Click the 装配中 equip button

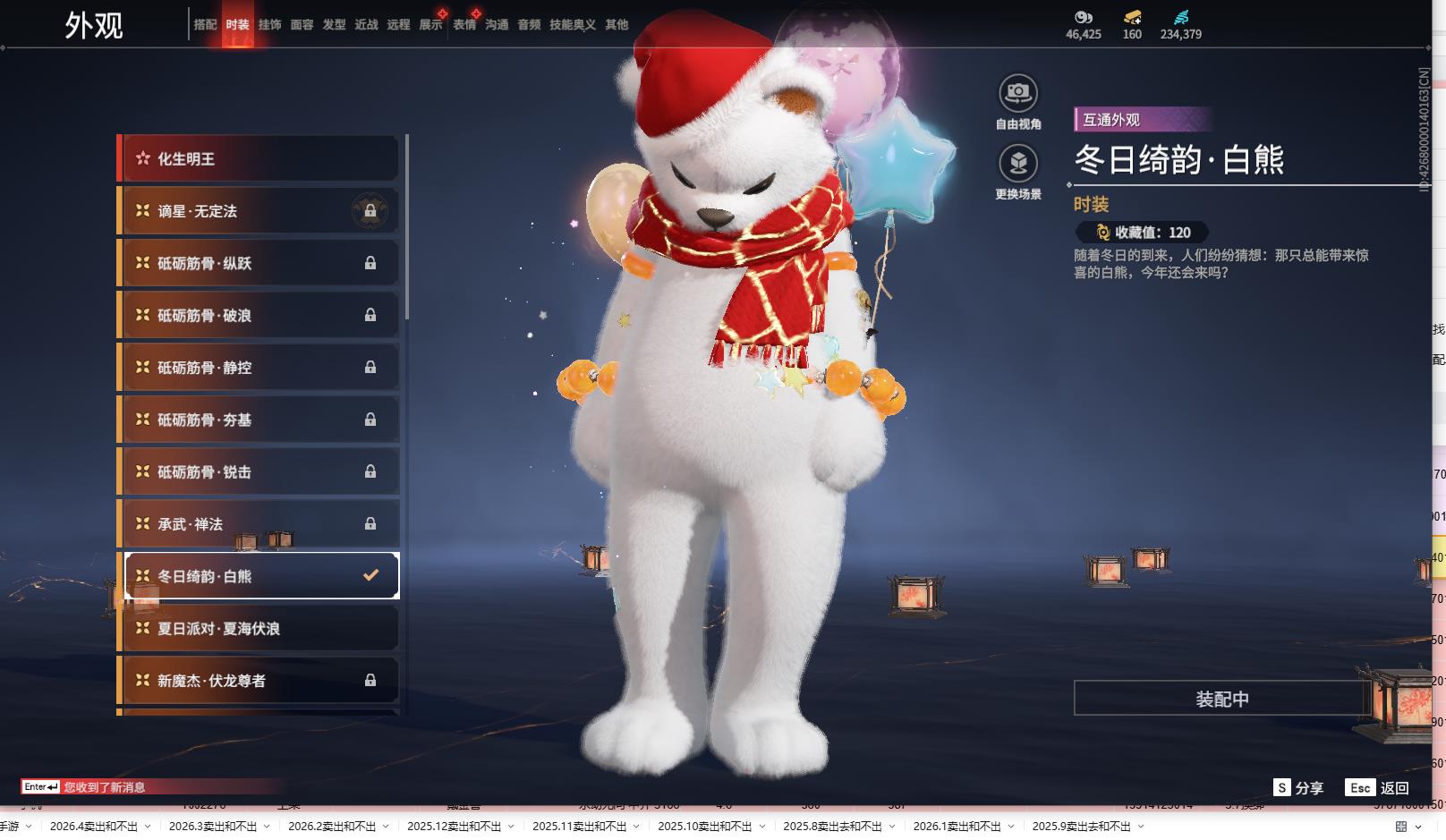1221,699
